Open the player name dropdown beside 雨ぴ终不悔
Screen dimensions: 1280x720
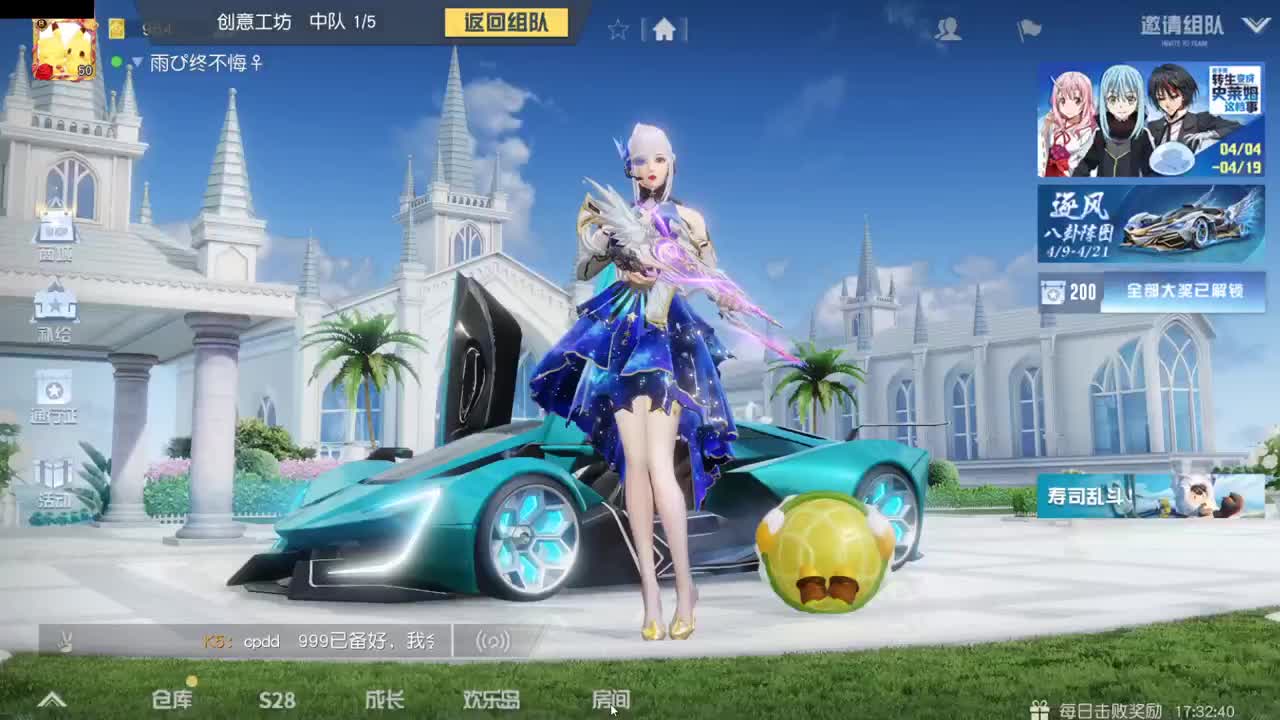pyautogui.click(x=135, y=60)
